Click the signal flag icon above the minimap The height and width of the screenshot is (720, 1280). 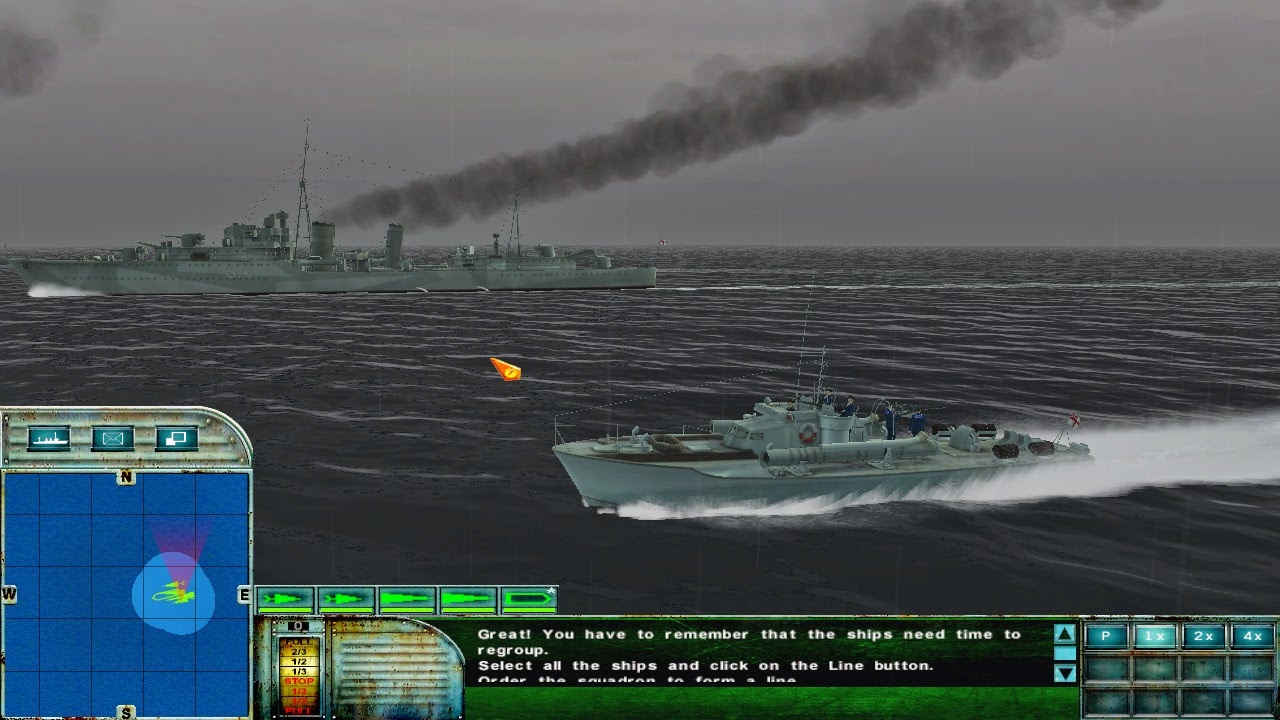pos(178,438)
